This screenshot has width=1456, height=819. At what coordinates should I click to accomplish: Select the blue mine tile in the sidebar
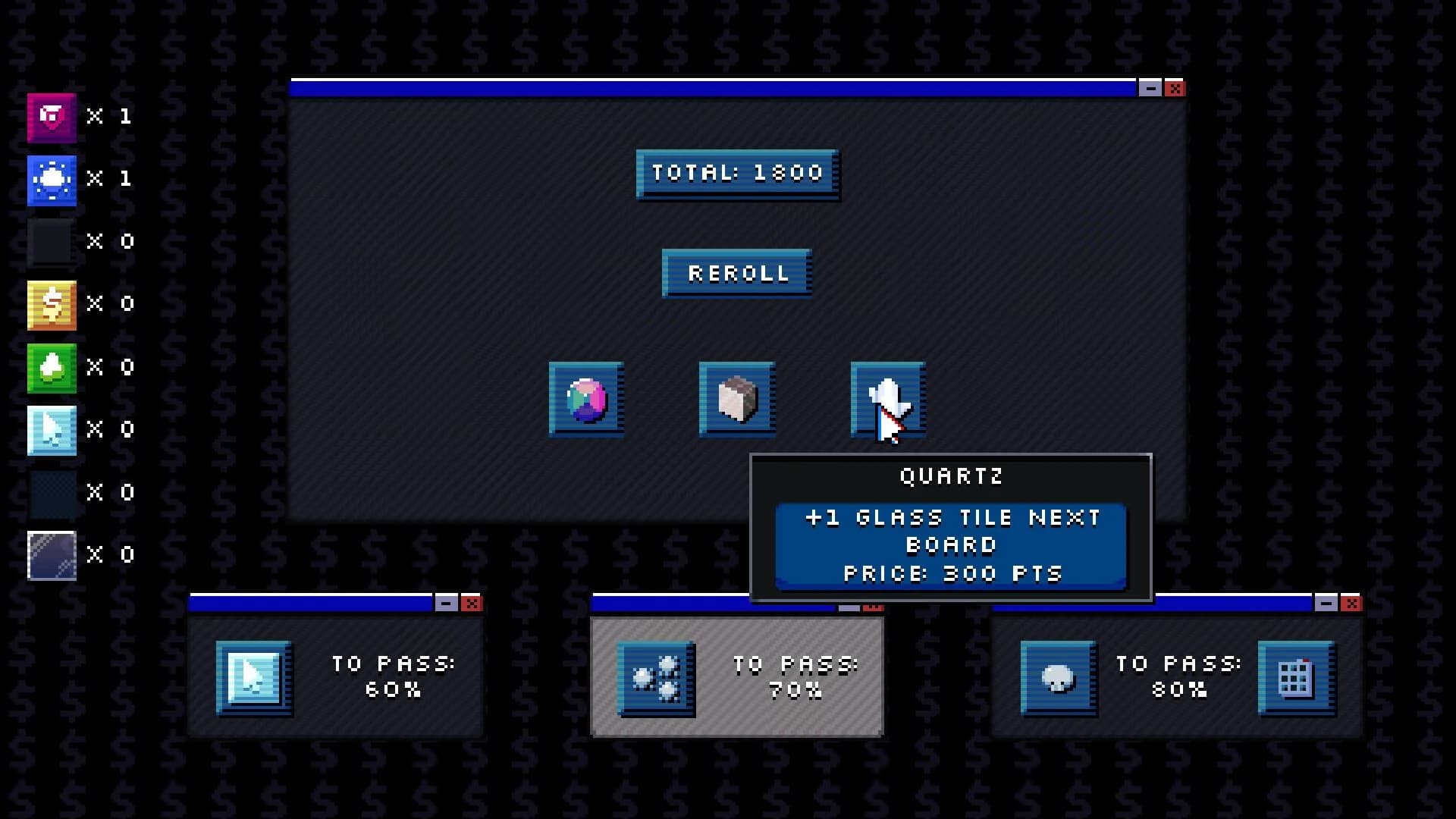[51, 180]
